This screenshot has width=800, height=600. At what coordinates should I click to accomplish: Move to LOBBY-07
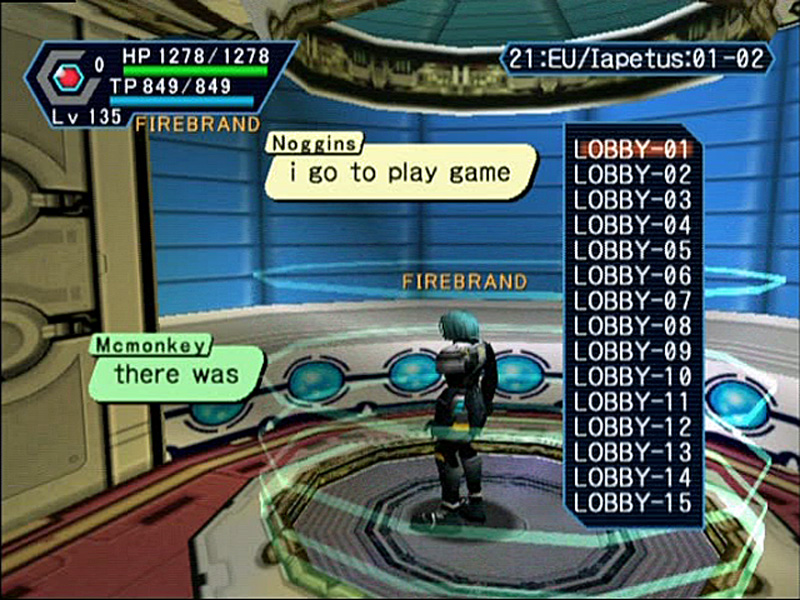(x=632, y=301)
